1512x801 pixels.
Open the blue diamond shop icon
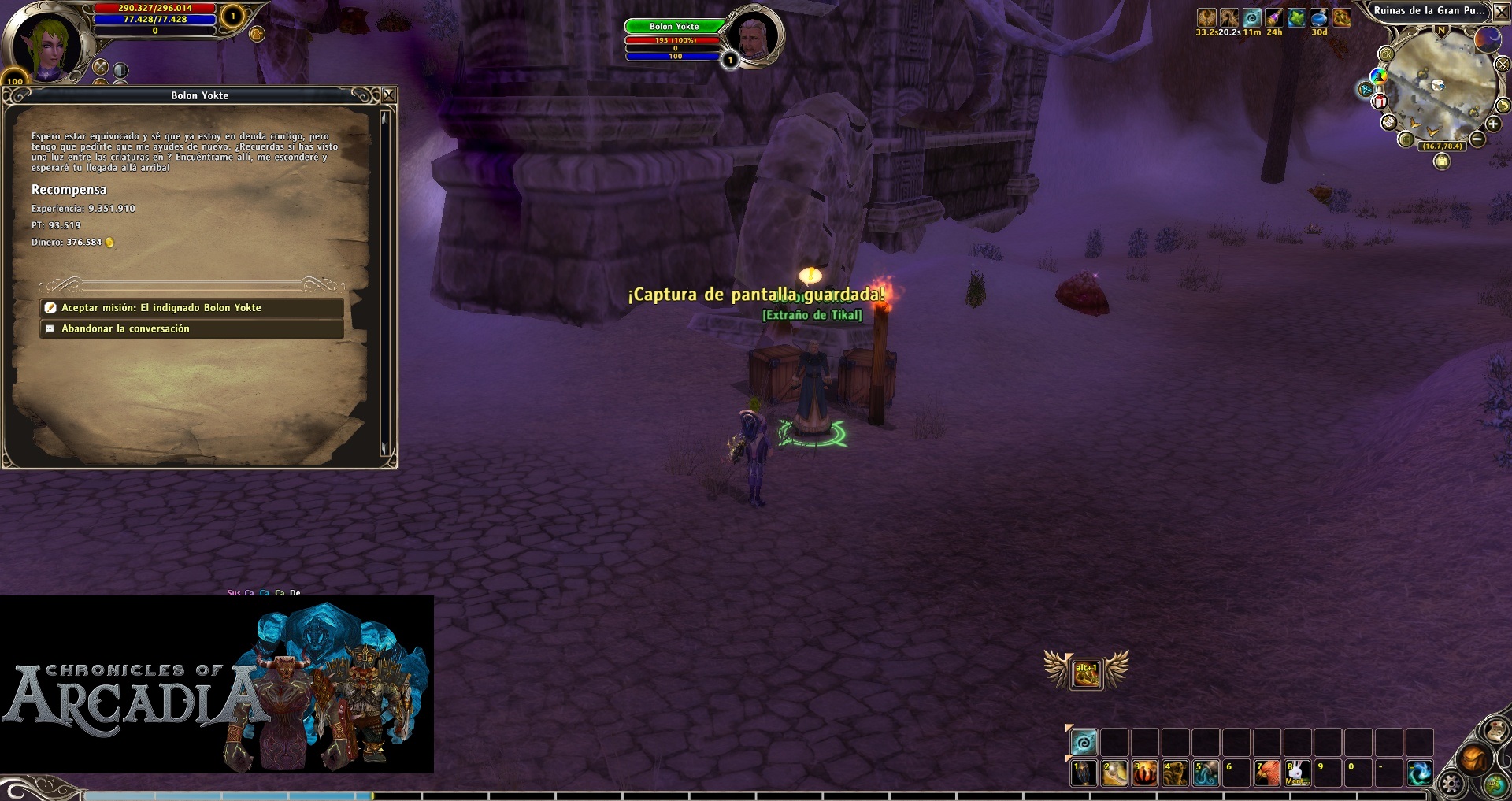[x=1366, y=90]
